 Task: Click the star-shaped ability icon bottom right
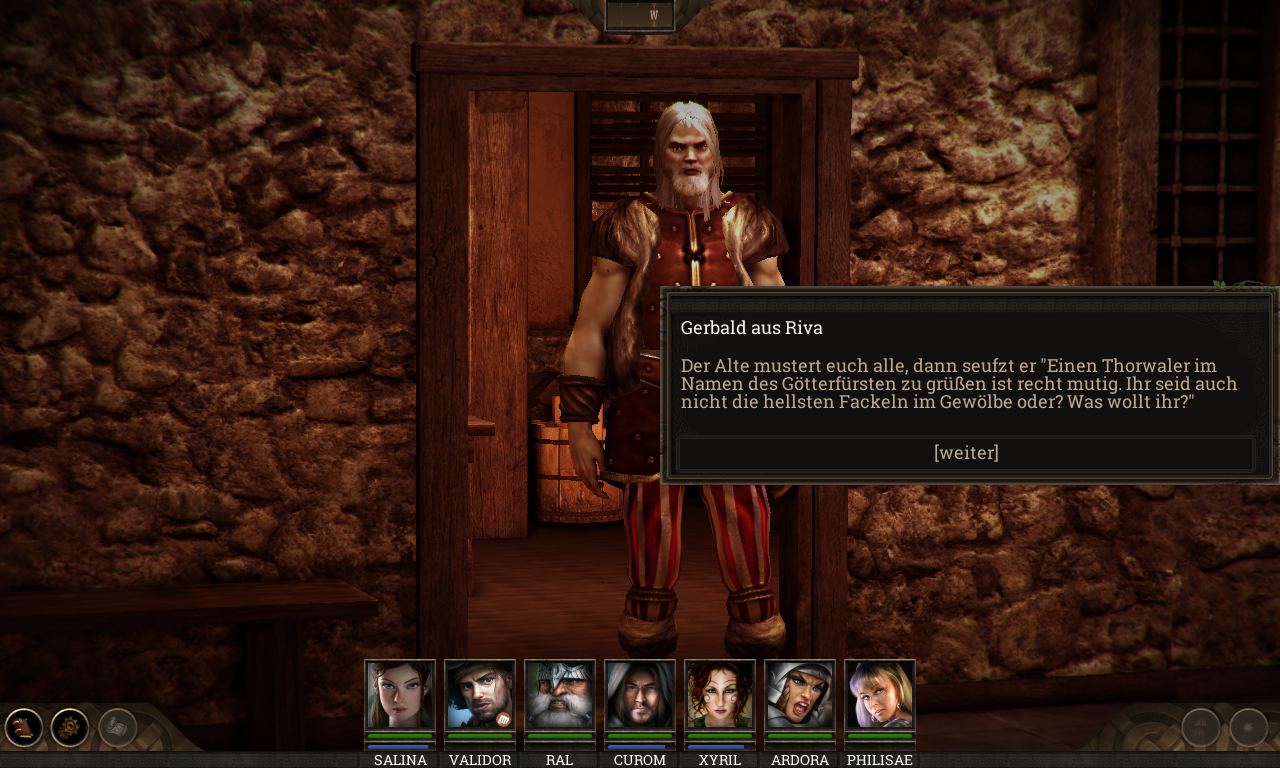pyautogui.click(x=1249, y=727)
